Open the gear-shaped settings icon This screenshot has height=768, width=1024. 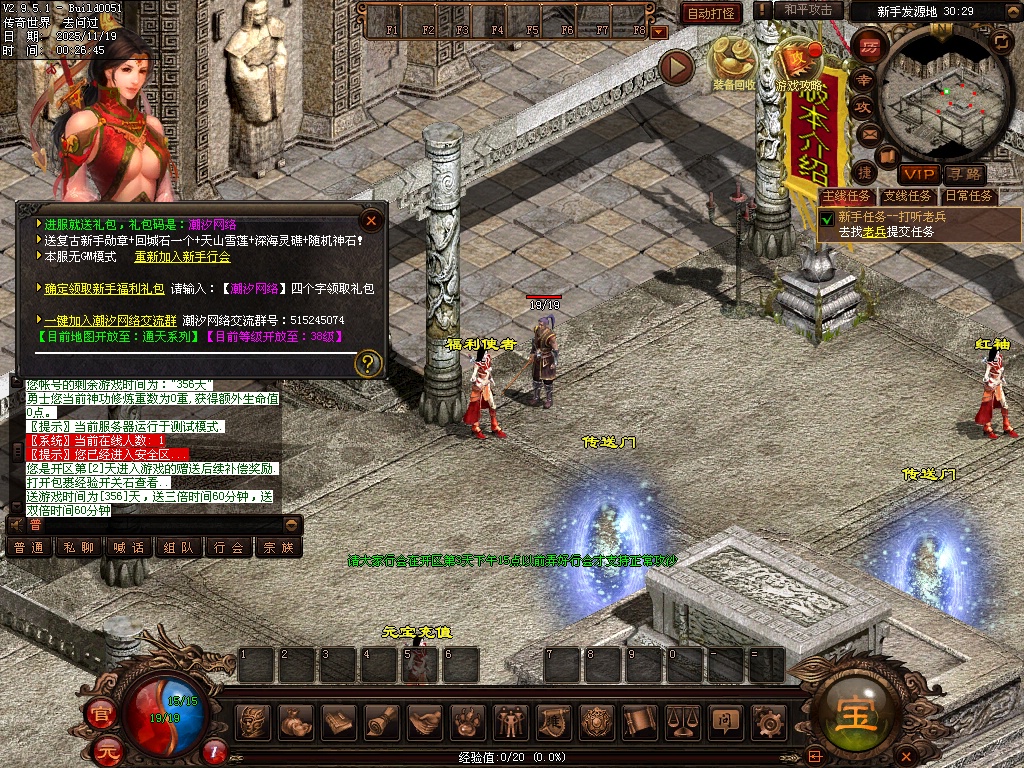pos(767,720)
